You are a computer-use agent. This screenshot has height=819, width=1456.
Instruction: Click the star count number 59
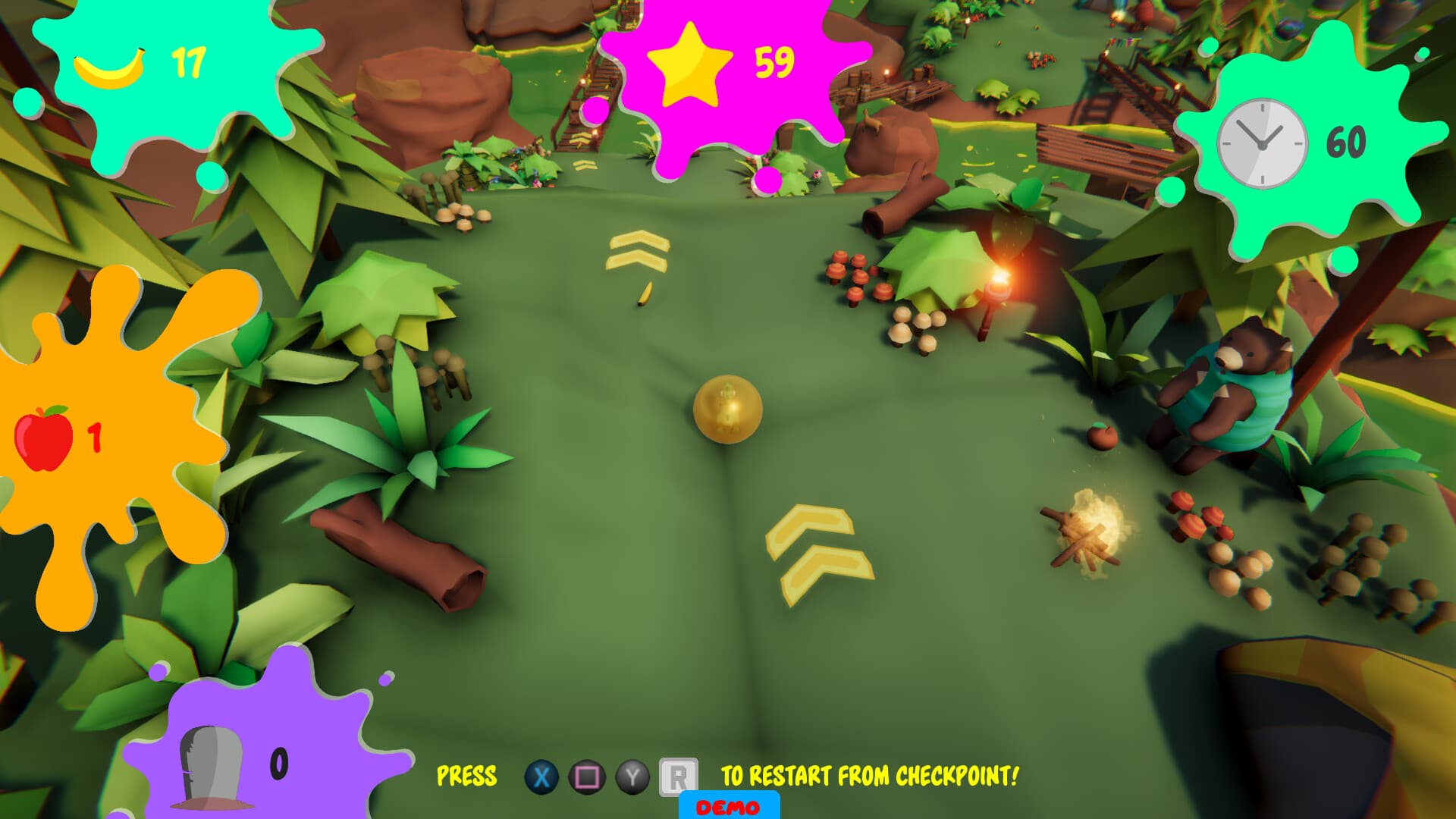773,62
